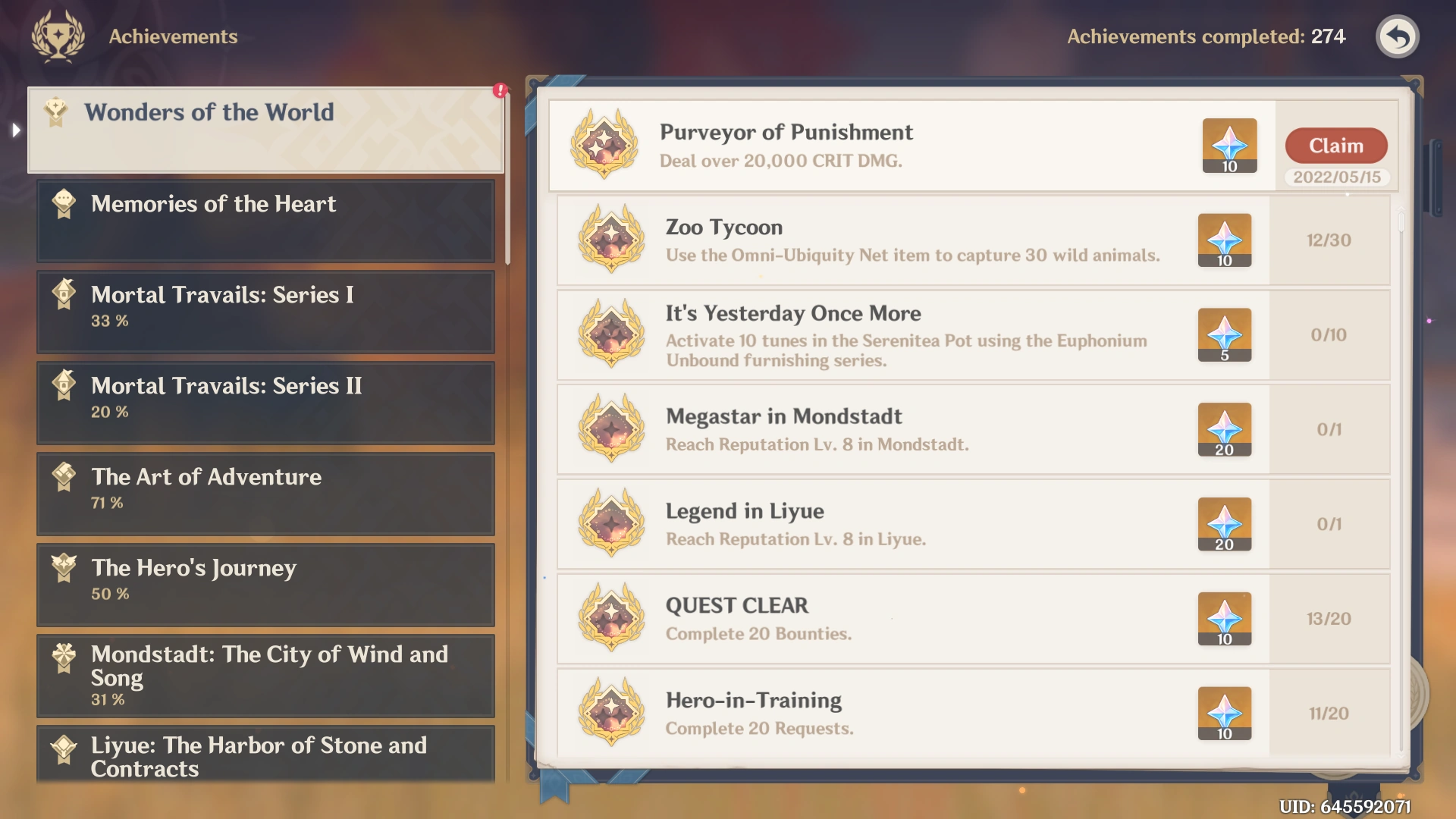Open Liyue: The Harbor of Stone and Contracts

pos(265,756)
